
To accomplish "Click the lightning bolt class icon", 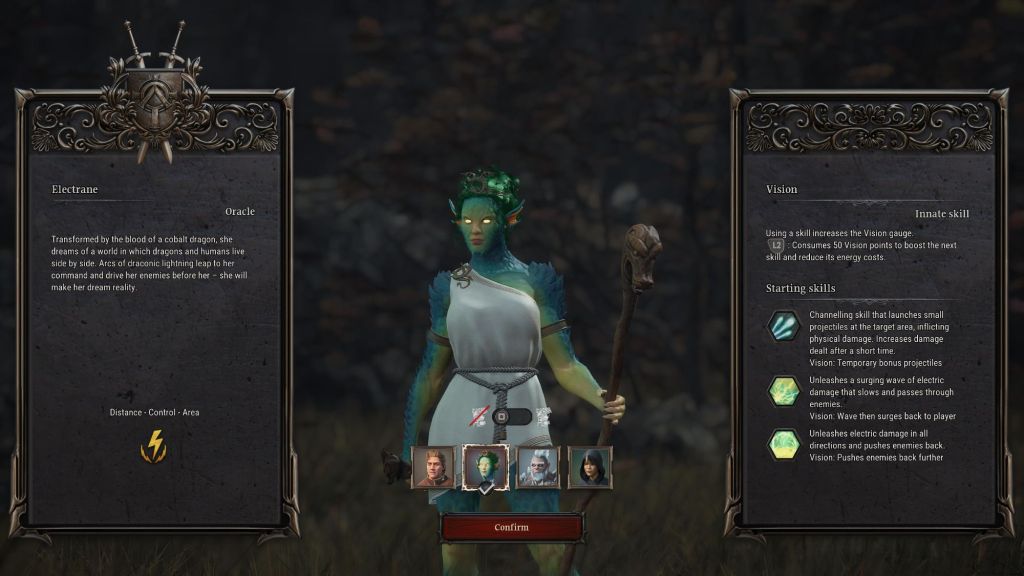I will point(154,445).
